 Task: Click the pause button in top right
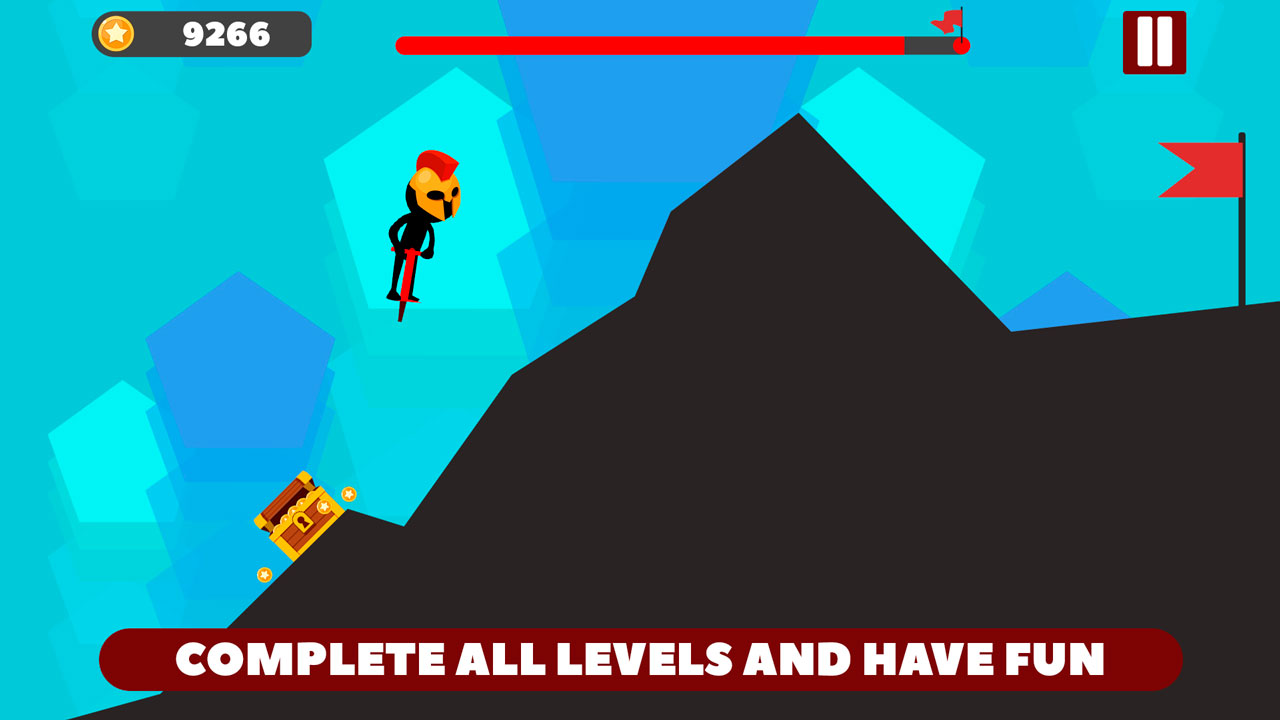click(x=1156, y=40)
